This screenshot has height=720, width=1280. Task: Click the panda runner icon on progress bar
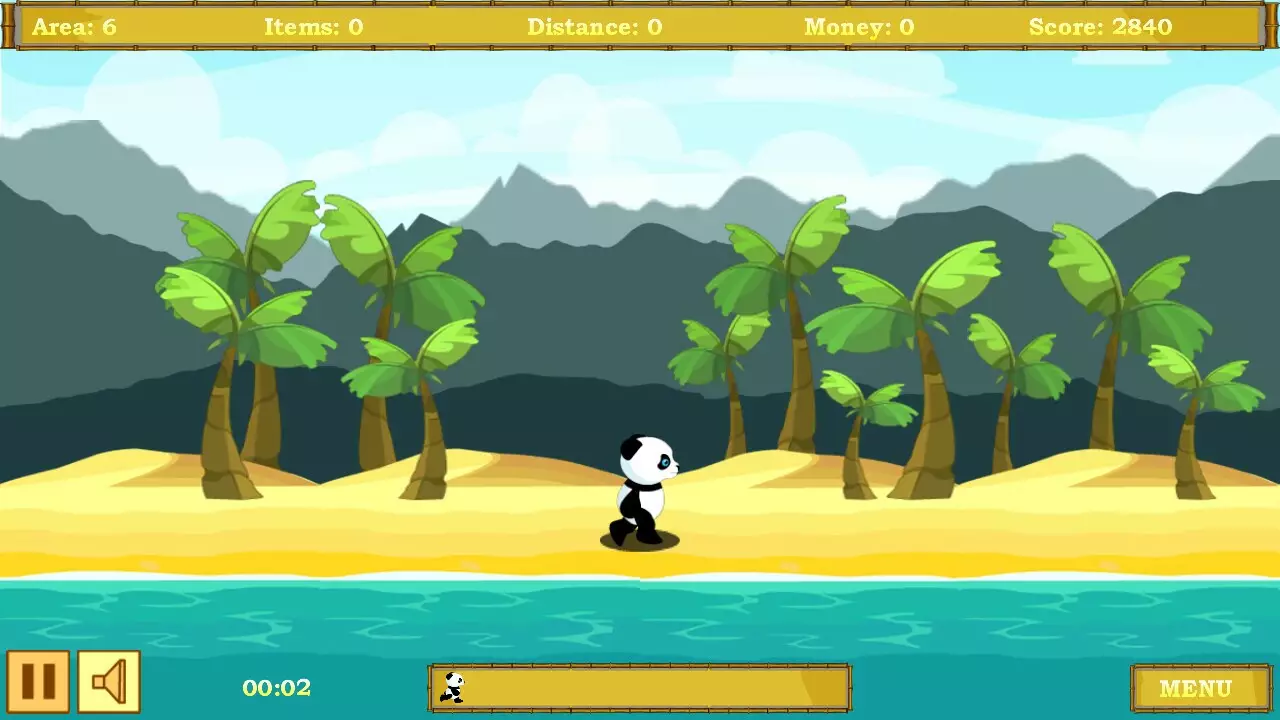(454, 688)
